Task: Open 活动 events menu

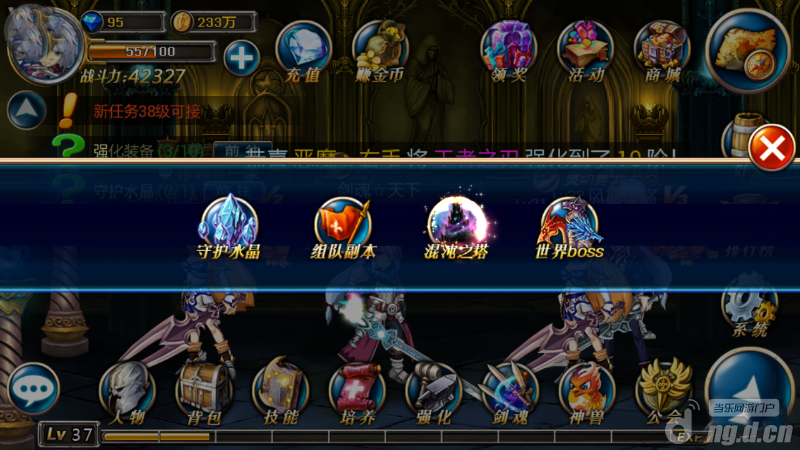Action: [x=585, y=50]
